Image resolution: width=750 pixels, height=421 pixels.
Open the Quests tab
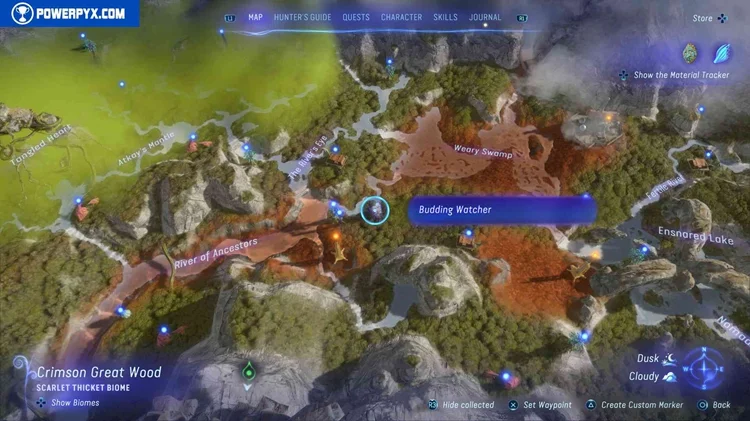coord(356,17)
